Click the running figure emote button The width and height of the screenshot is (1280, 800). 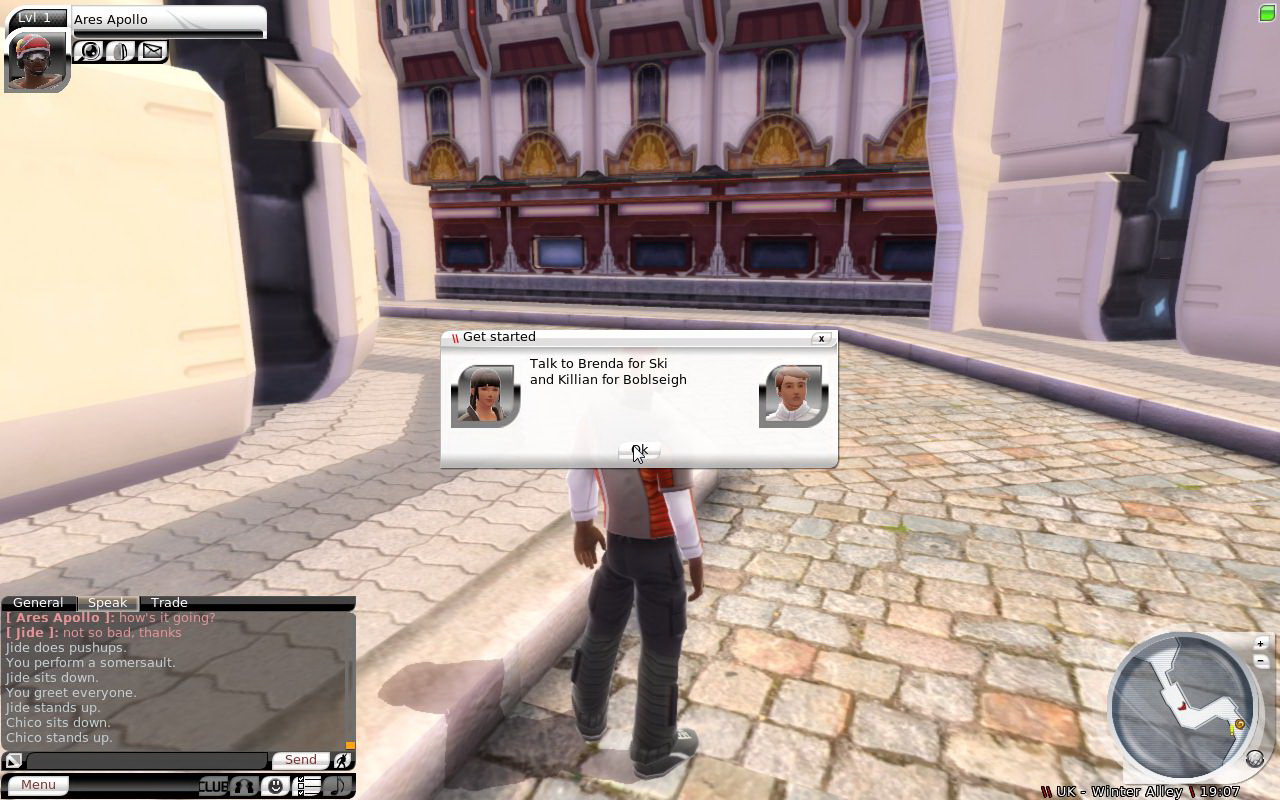coord(342,760)
